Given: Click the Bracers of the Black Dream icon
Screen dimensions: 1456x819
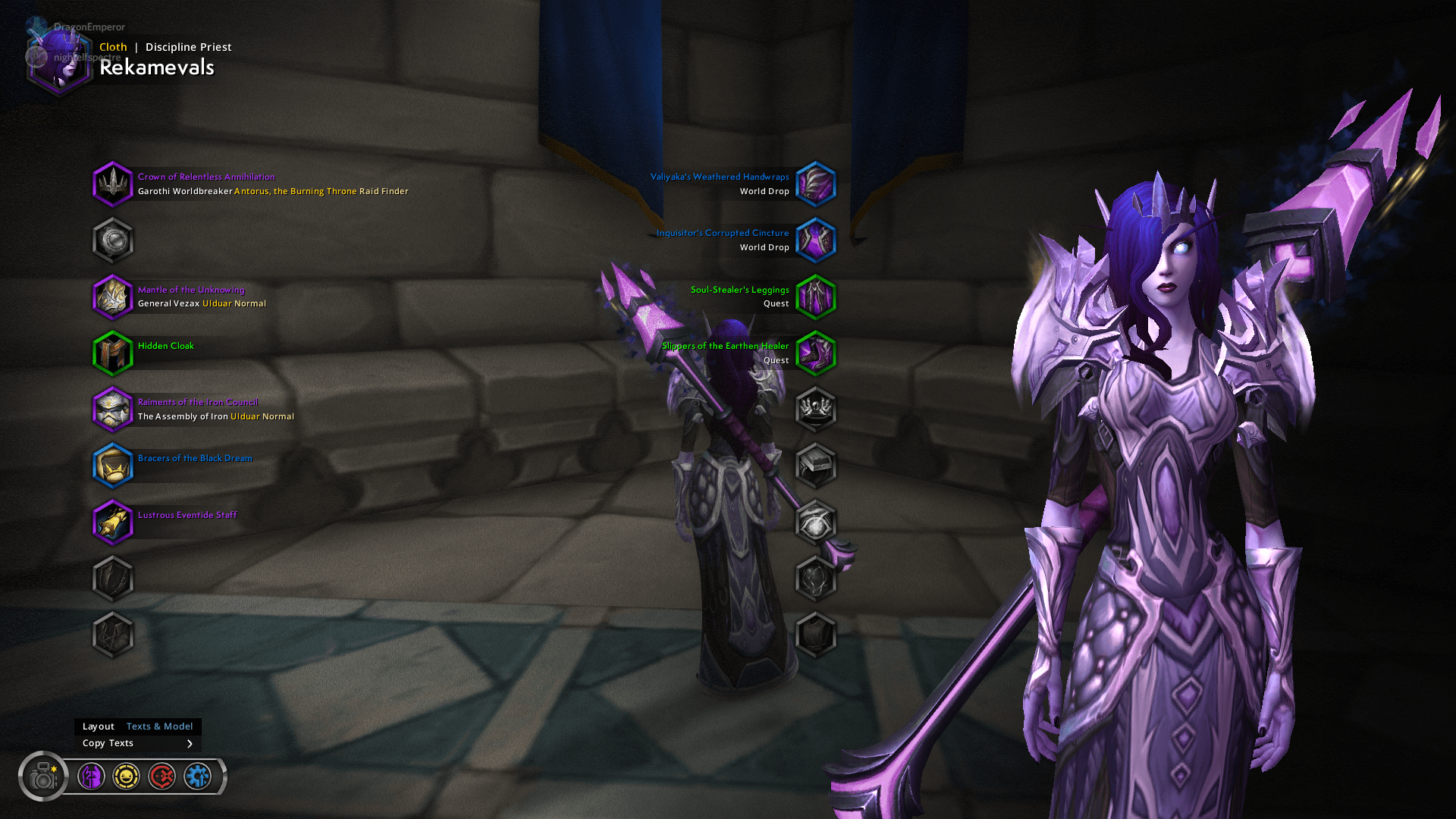Looking at the screenshot, I should 113,466.
